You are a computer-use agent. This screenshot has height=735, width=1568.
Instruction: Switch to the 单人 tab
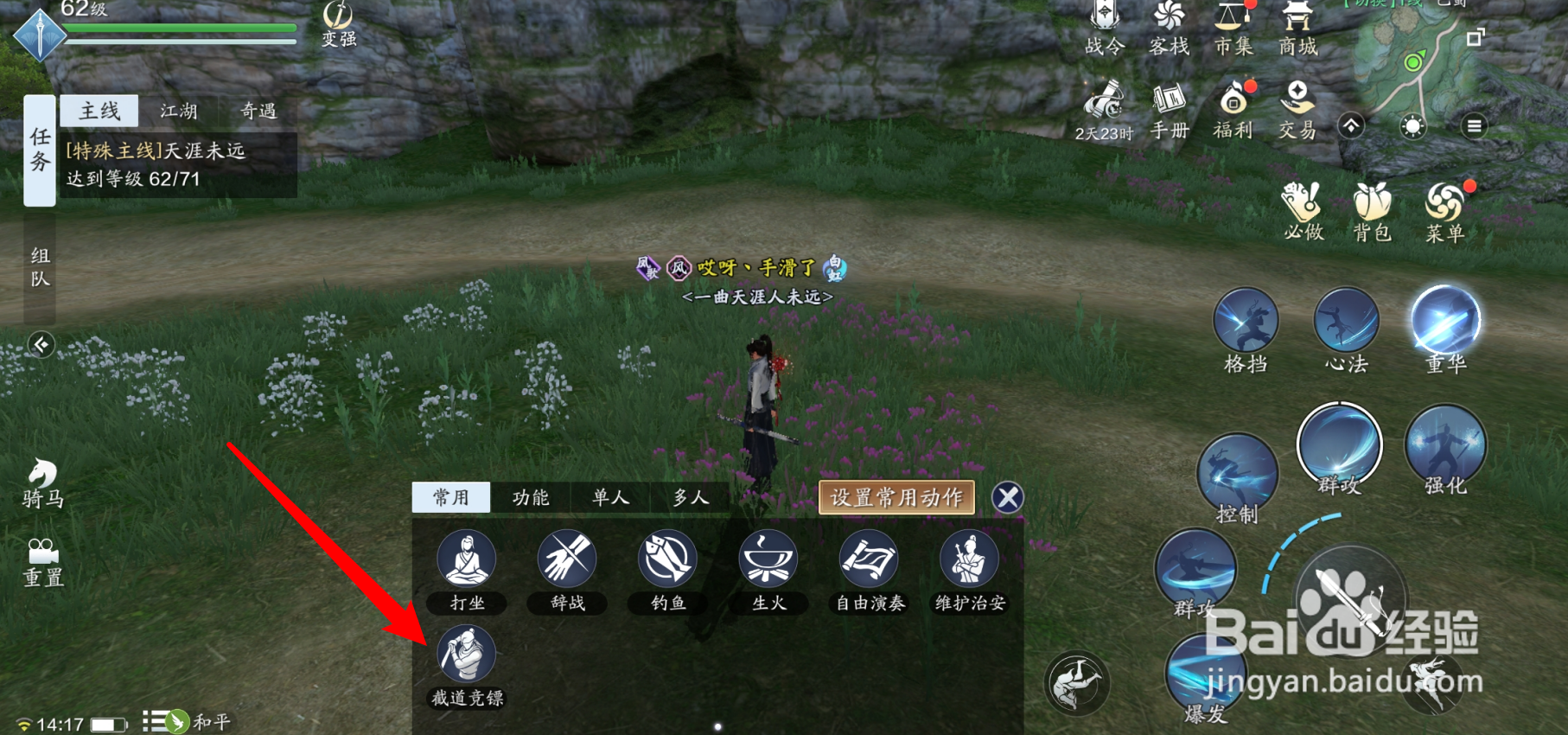coord(610,497)
